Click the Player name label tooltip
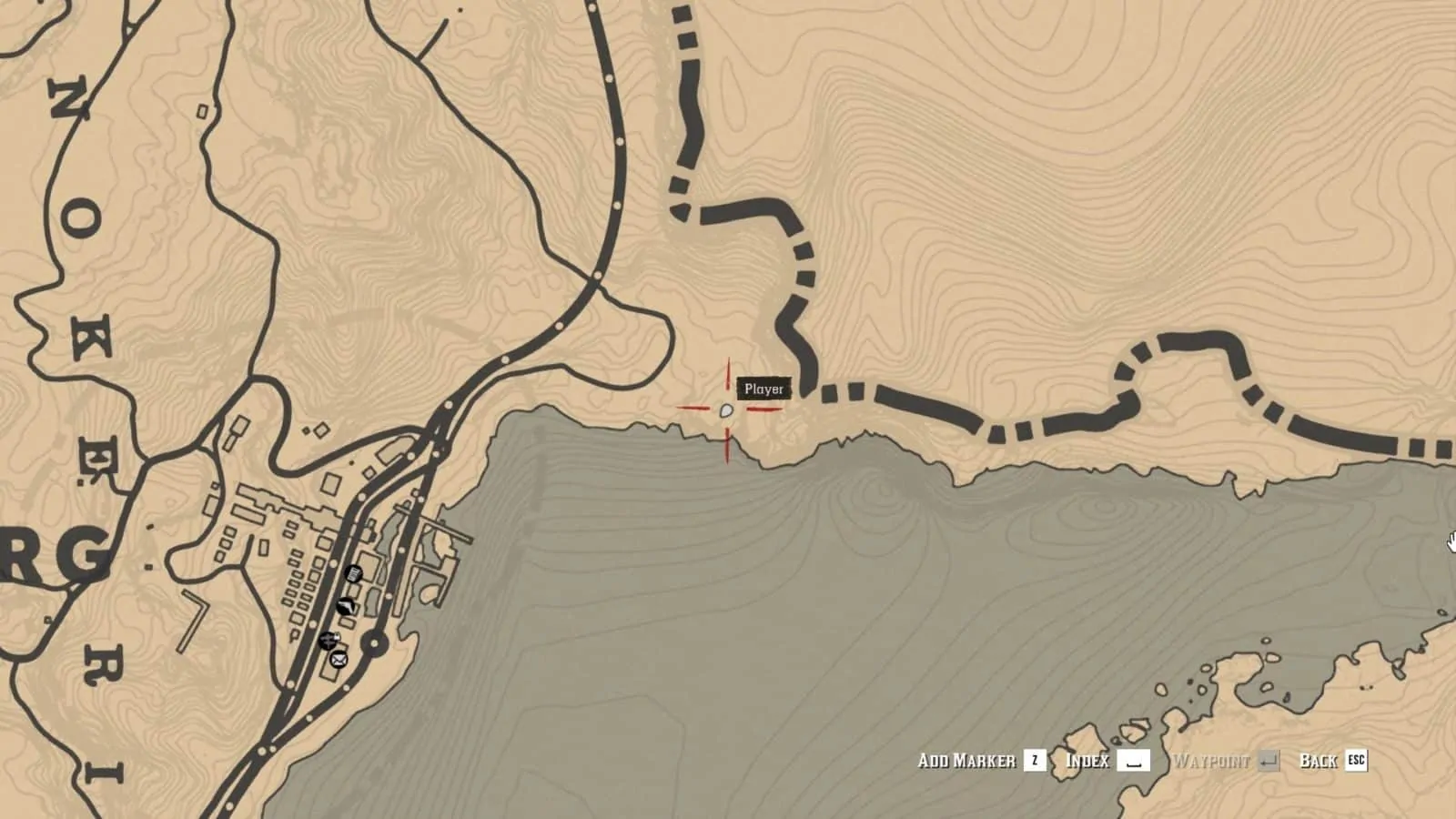Screen dimensions: 1456x819 pos(763,388)
